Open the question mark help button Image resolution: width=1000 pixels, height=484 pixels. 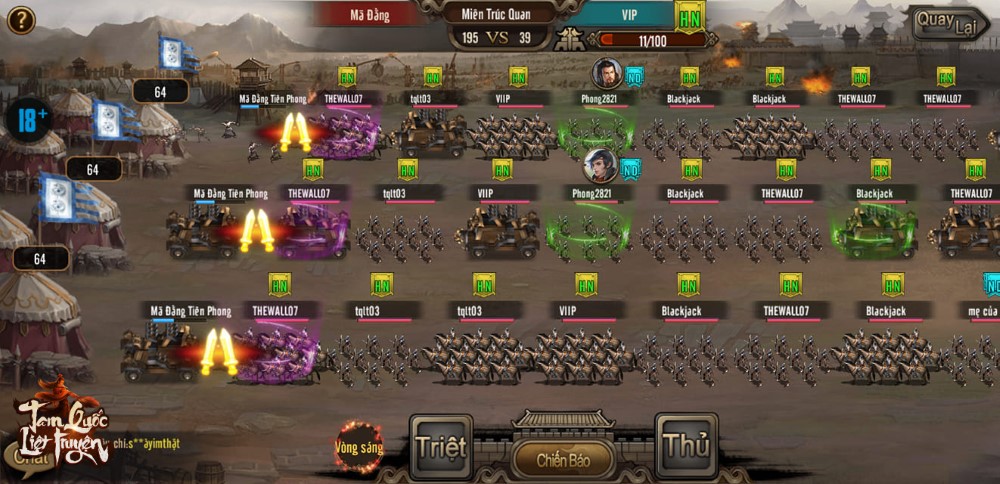[x=21, y=19]
